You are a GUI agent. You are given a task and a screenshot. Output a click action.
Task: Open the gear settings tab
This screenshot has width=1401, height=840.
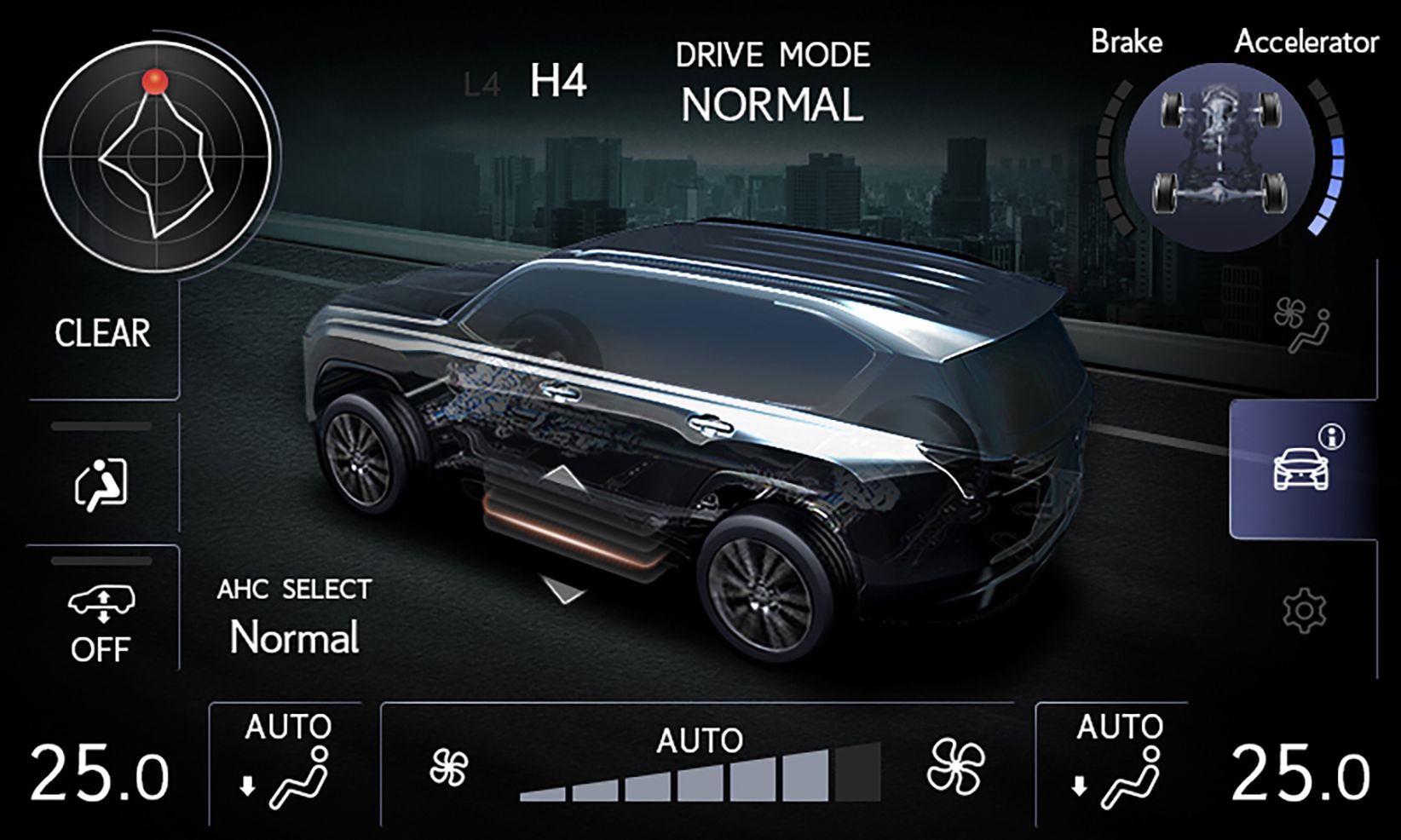click(1304, 610)
